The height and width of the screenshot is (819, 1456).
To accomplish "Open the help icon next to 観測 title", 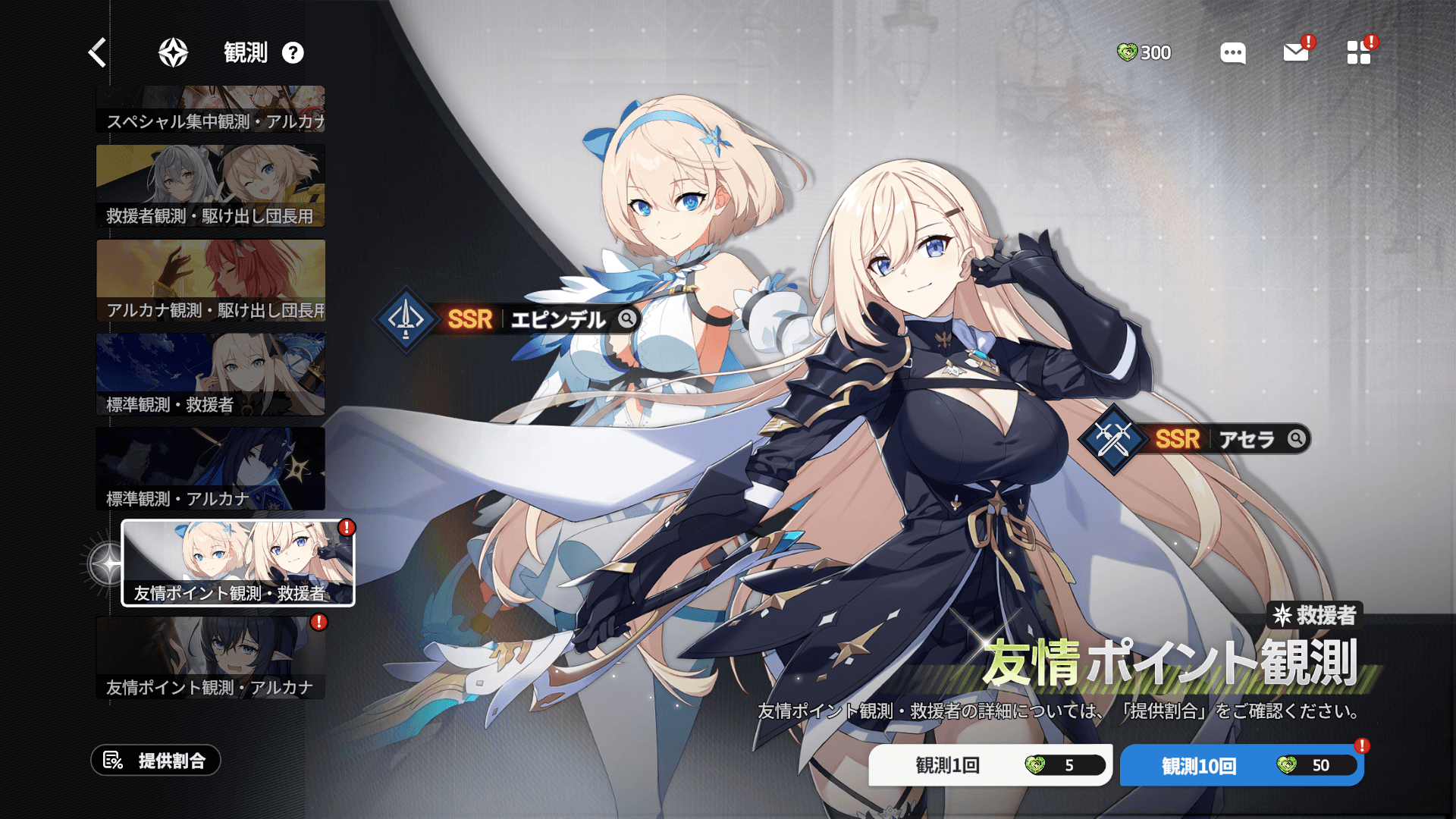I will pyautogui.click(x=293, y=52).
